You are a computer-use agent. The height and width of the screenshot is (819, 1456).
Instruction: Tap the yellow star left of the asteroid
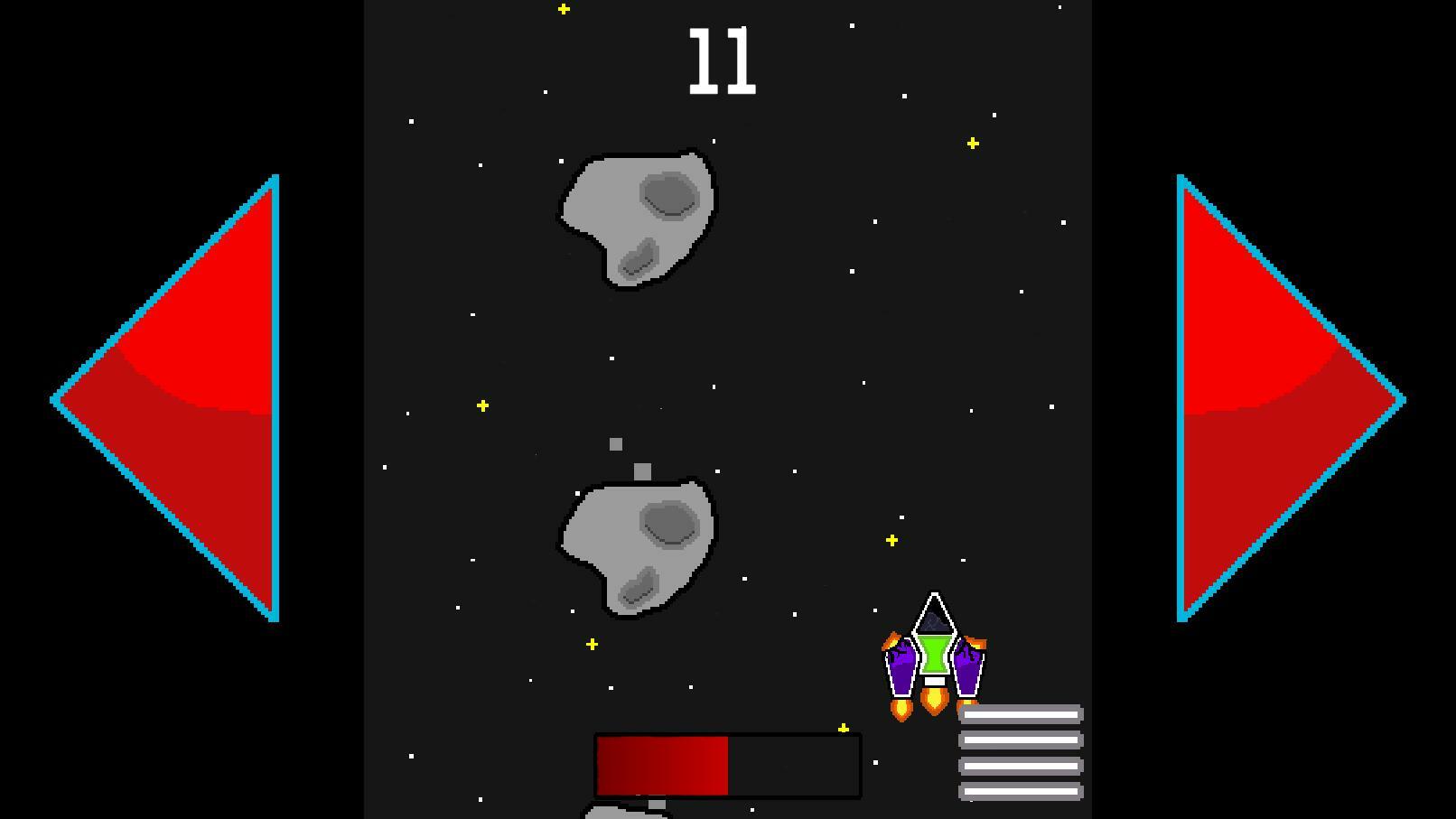(482, 405)
